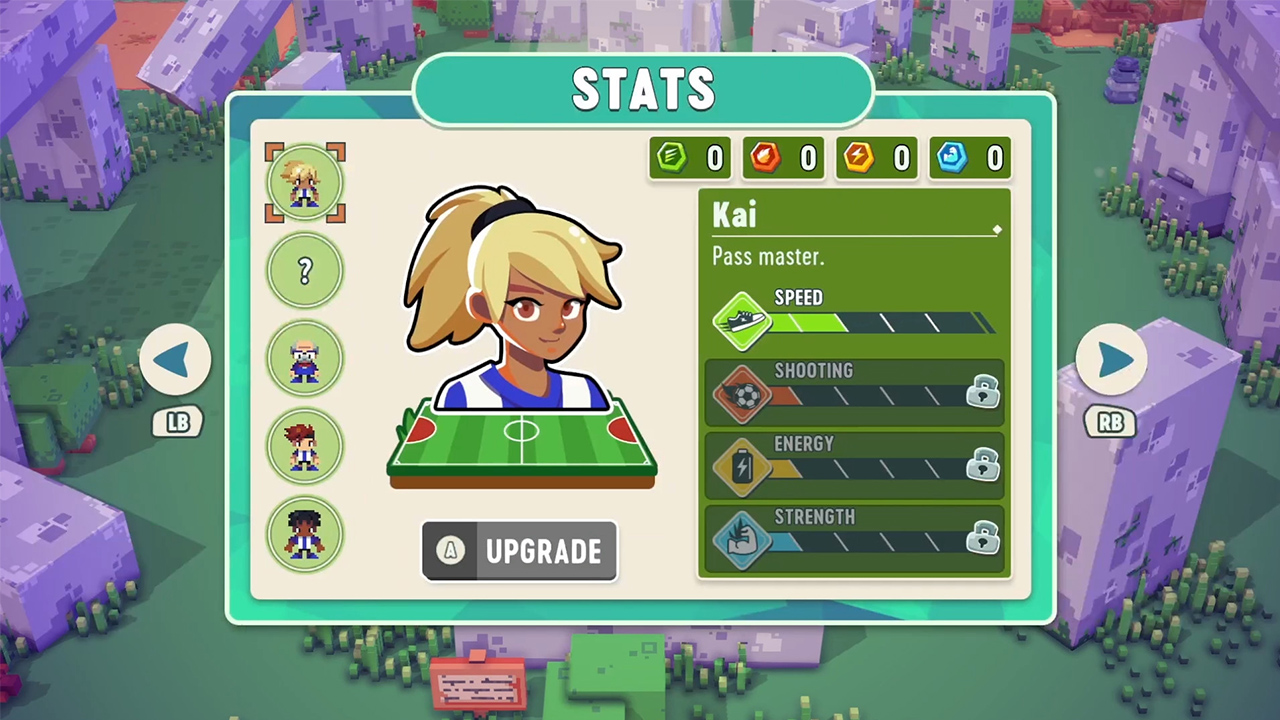
Task: Click the Shooting soccer ball icon
Action: pos(742,393)
